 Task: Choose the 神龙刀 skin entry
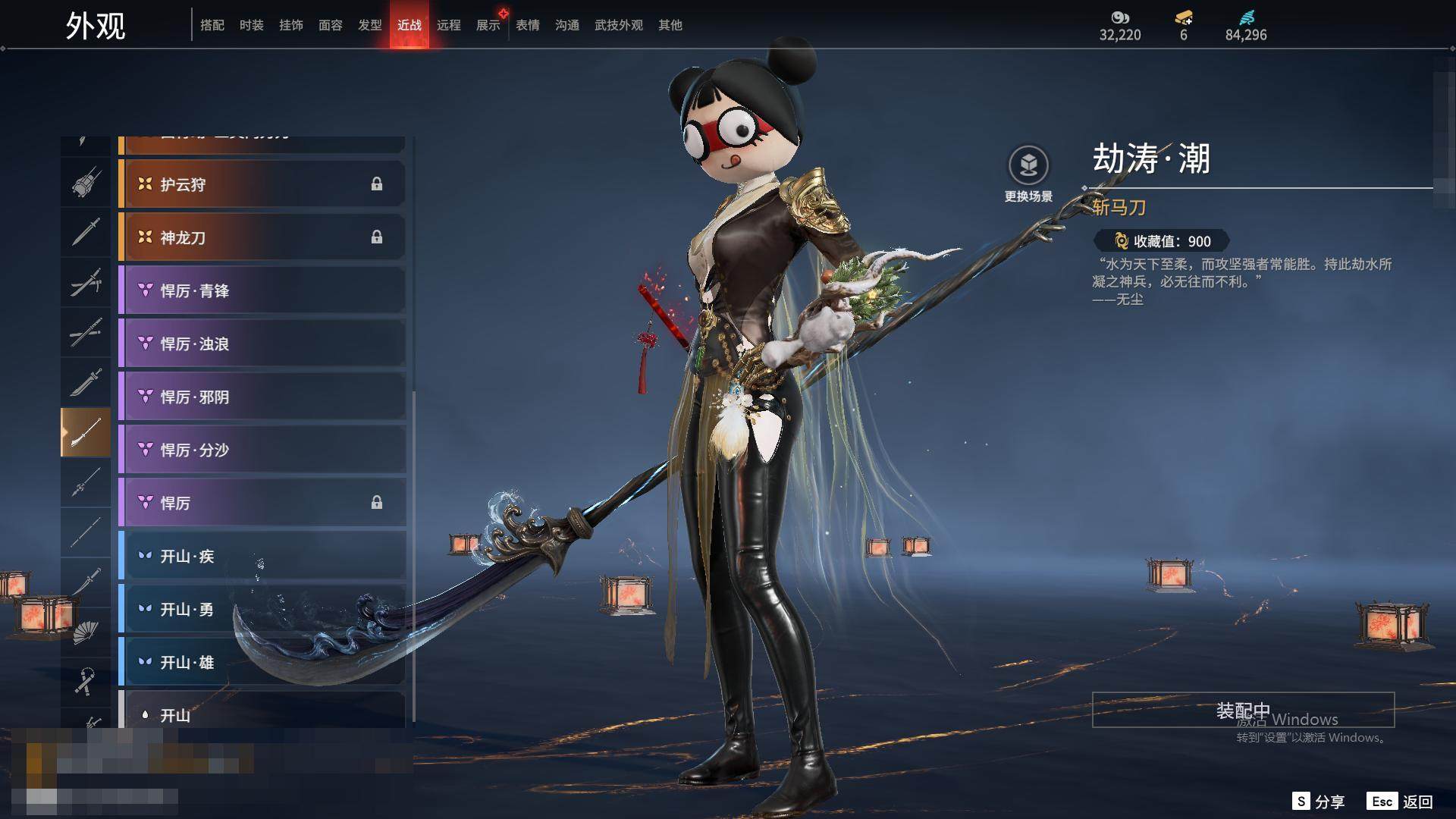click(262, 237)
